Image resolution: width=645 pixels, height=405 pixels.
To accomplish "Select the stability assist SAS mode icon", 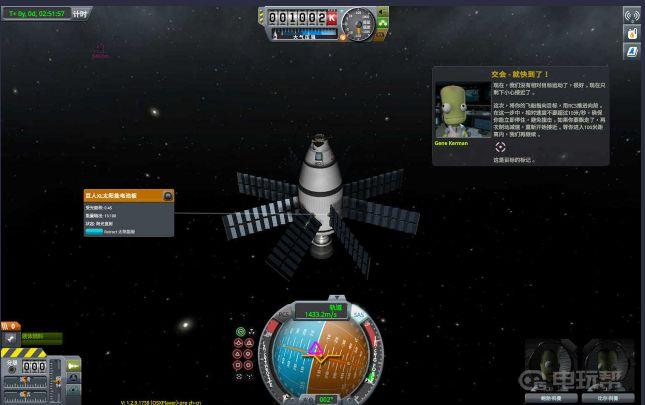I will pyautogui.click(x=241, y=331).
